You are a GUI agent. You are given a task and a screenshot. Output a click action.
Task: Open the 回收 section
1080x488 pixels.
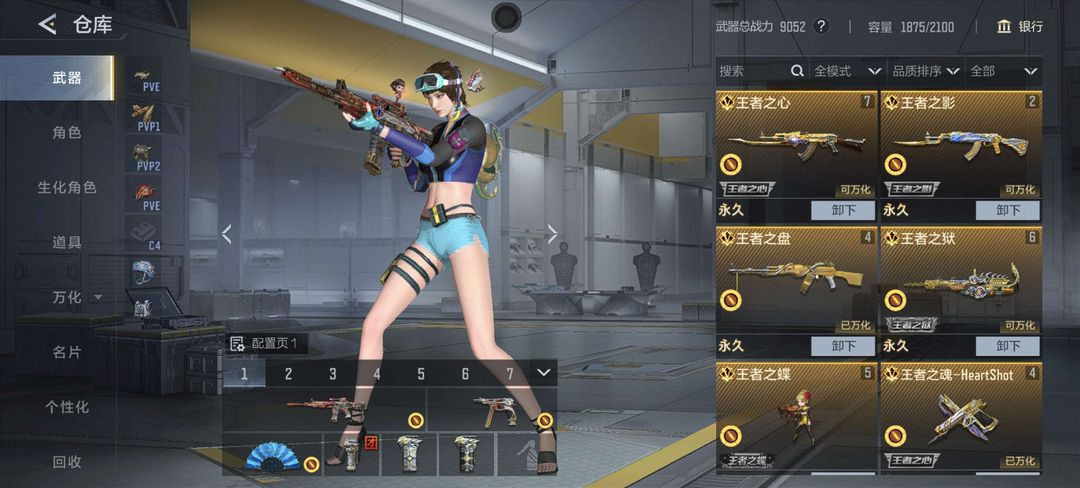pos(67,462)
